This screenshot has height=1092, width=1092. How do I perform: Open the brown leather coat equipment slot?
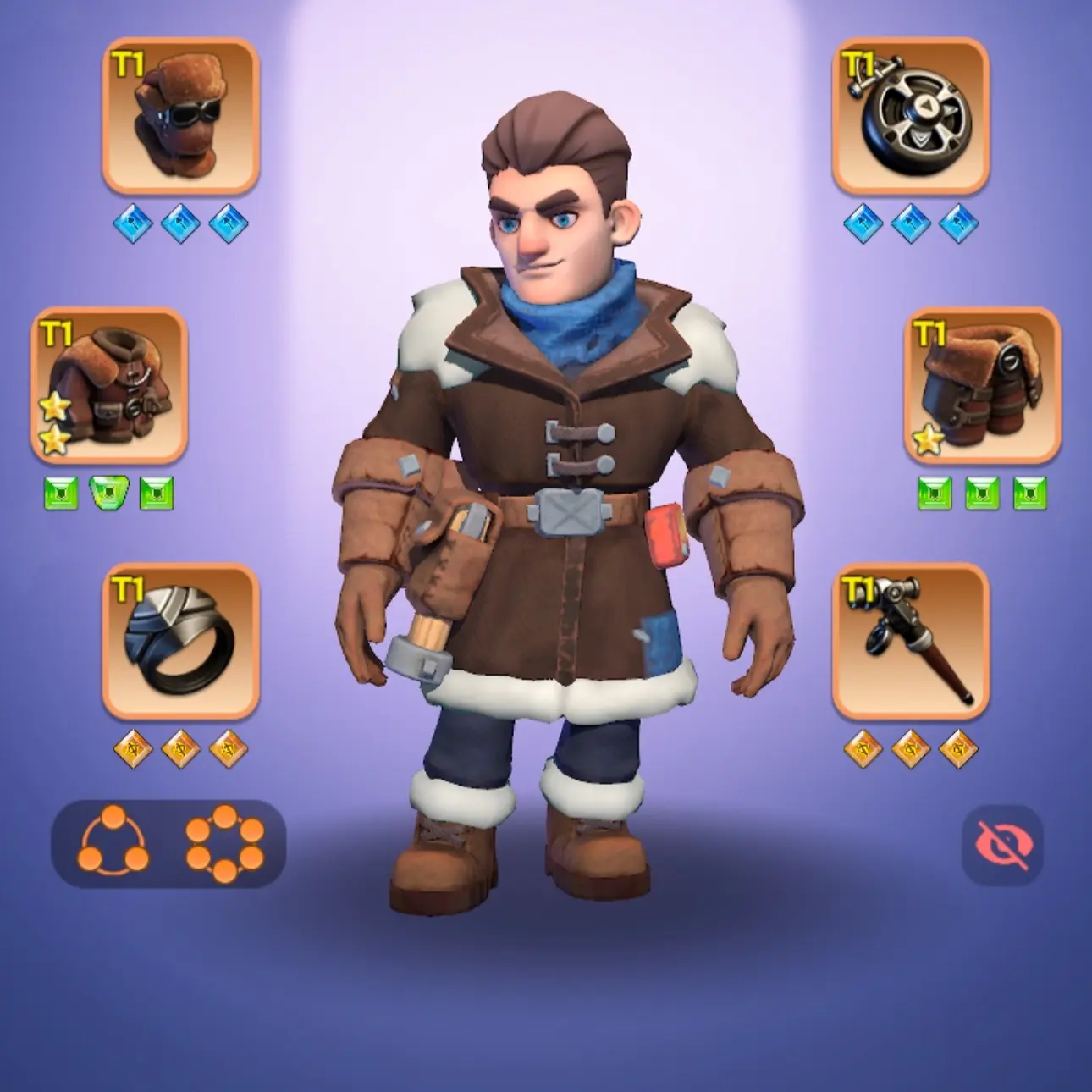pos(109,386)
